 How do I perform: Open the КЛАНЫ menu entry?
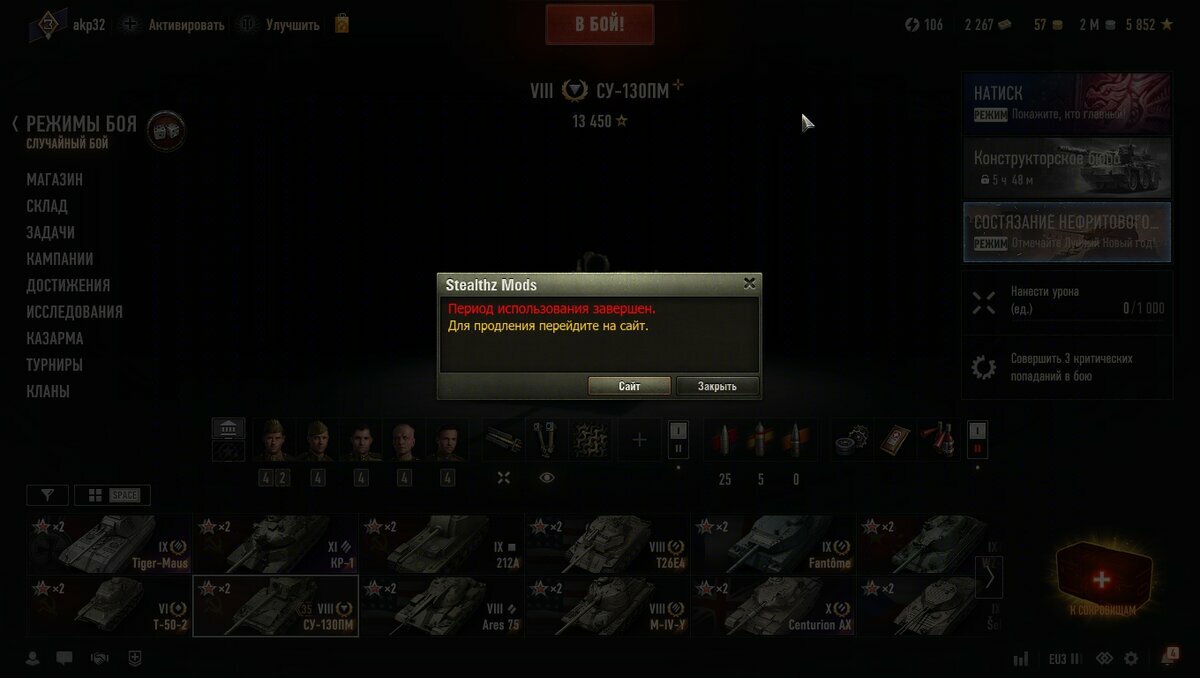point(48,391)
